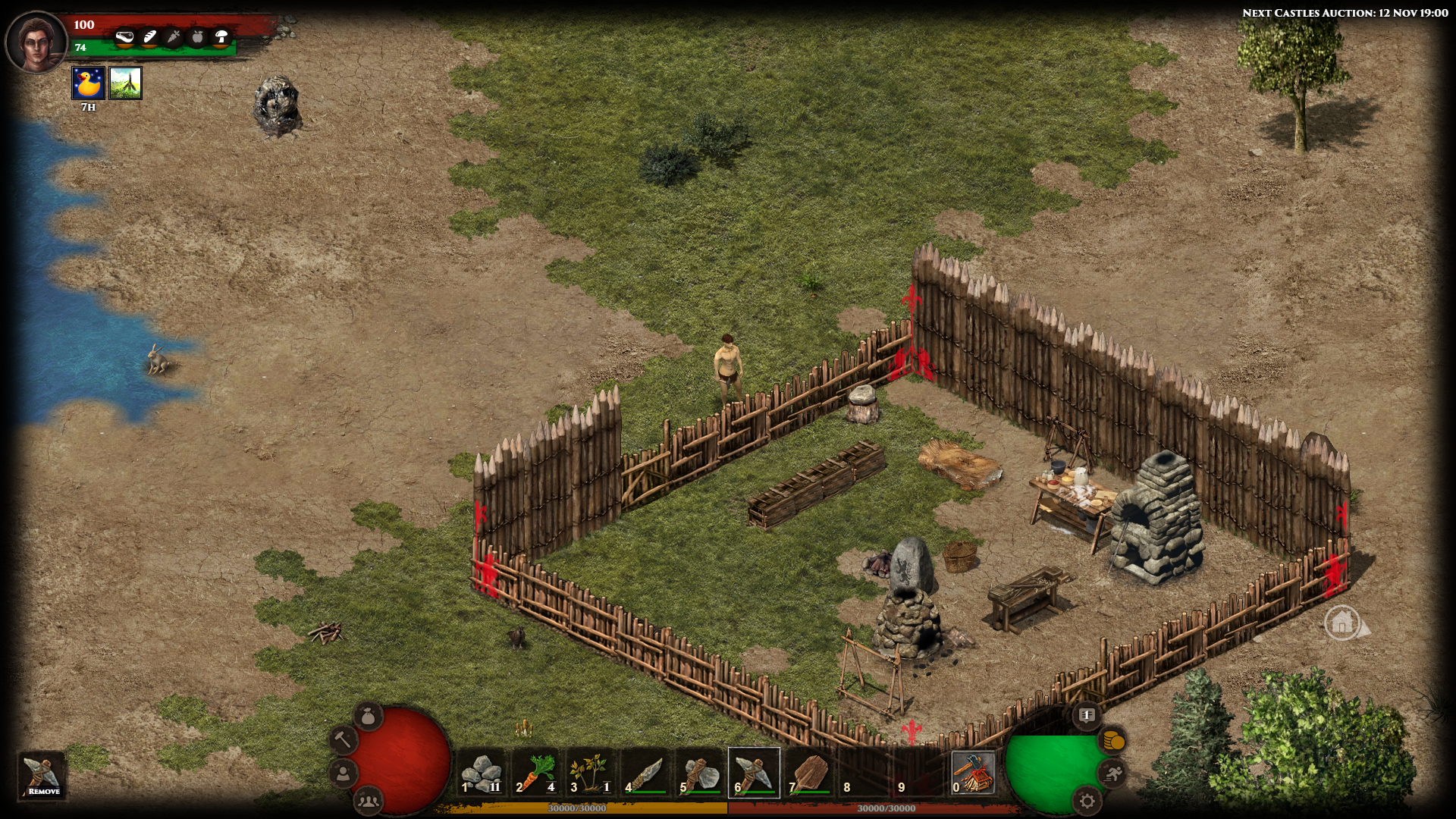Click the home marker icon

pos(1342,623)
